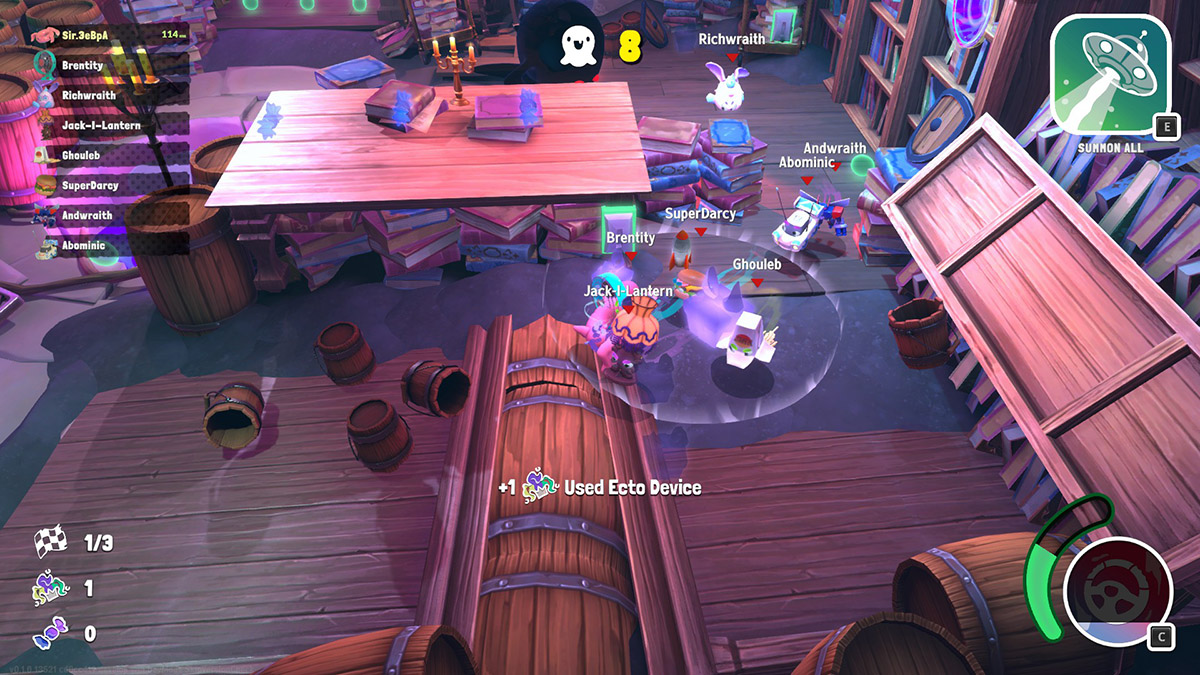
Task: Click the steering wheel boost icon
Action: pyautogui.click(x=1118, y=588)
